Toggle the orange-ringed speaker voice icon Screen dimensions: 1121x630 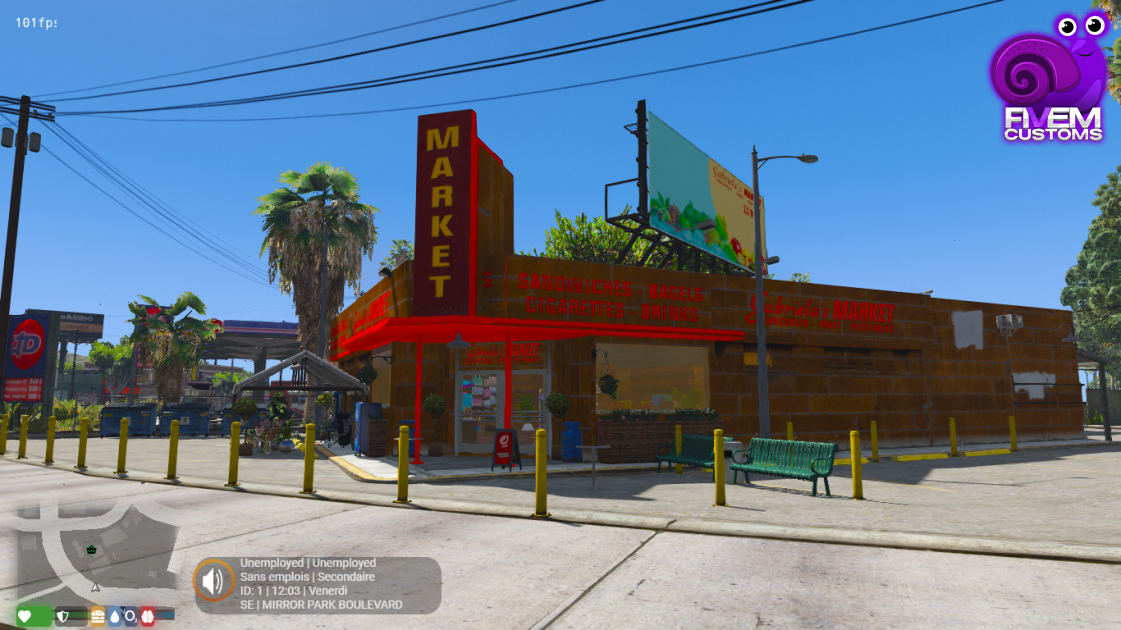213,580
